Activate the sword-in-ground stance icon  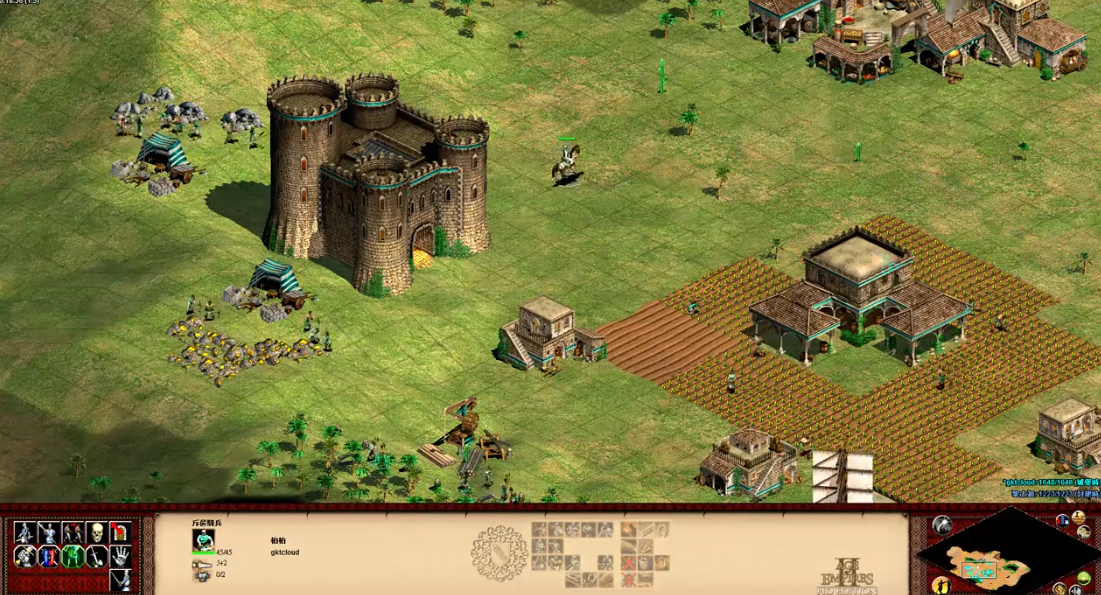tap(96, 556)
